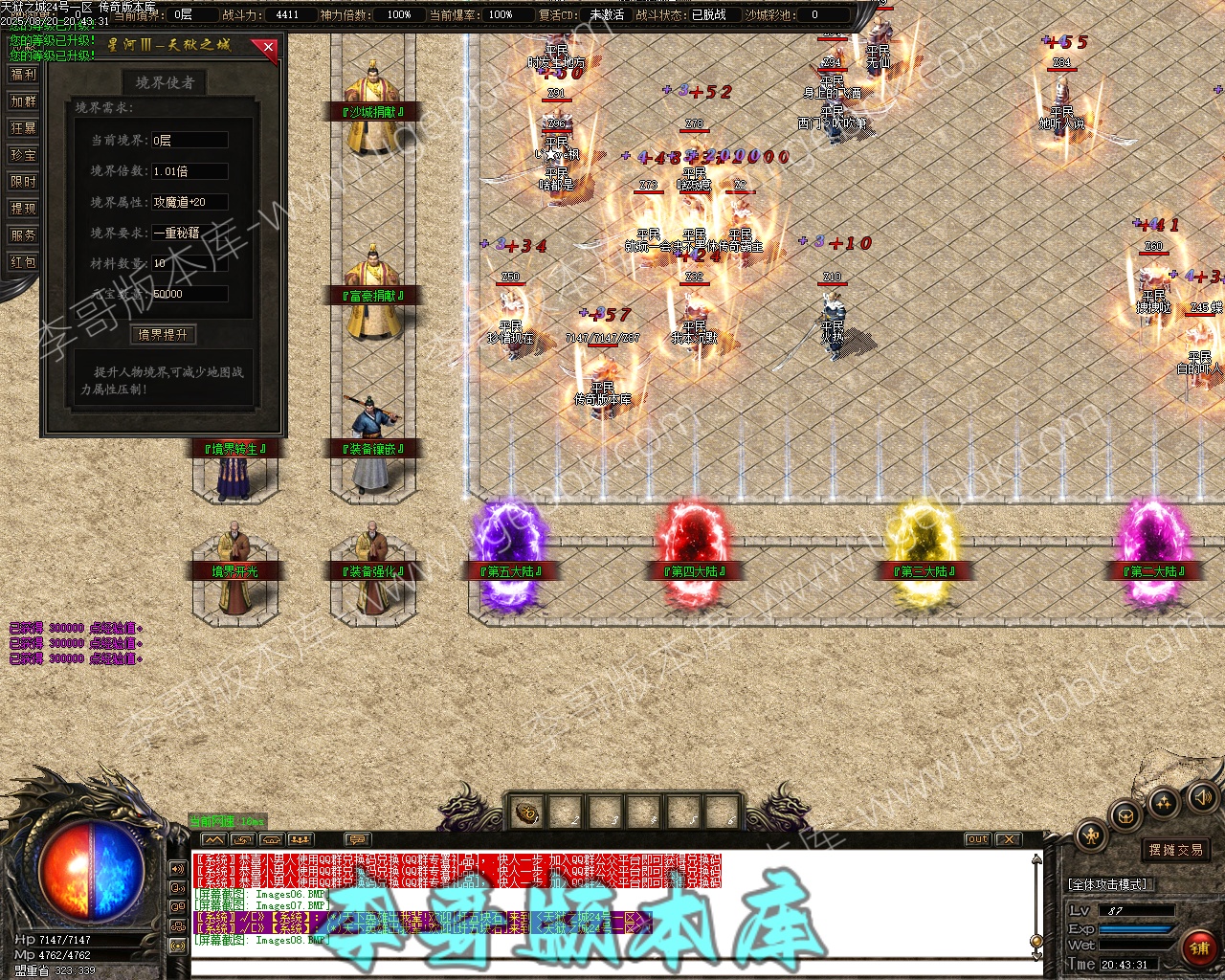1225x980 pixels.
Task: Click the chat window's out button
Action: [x=977, y=839]
